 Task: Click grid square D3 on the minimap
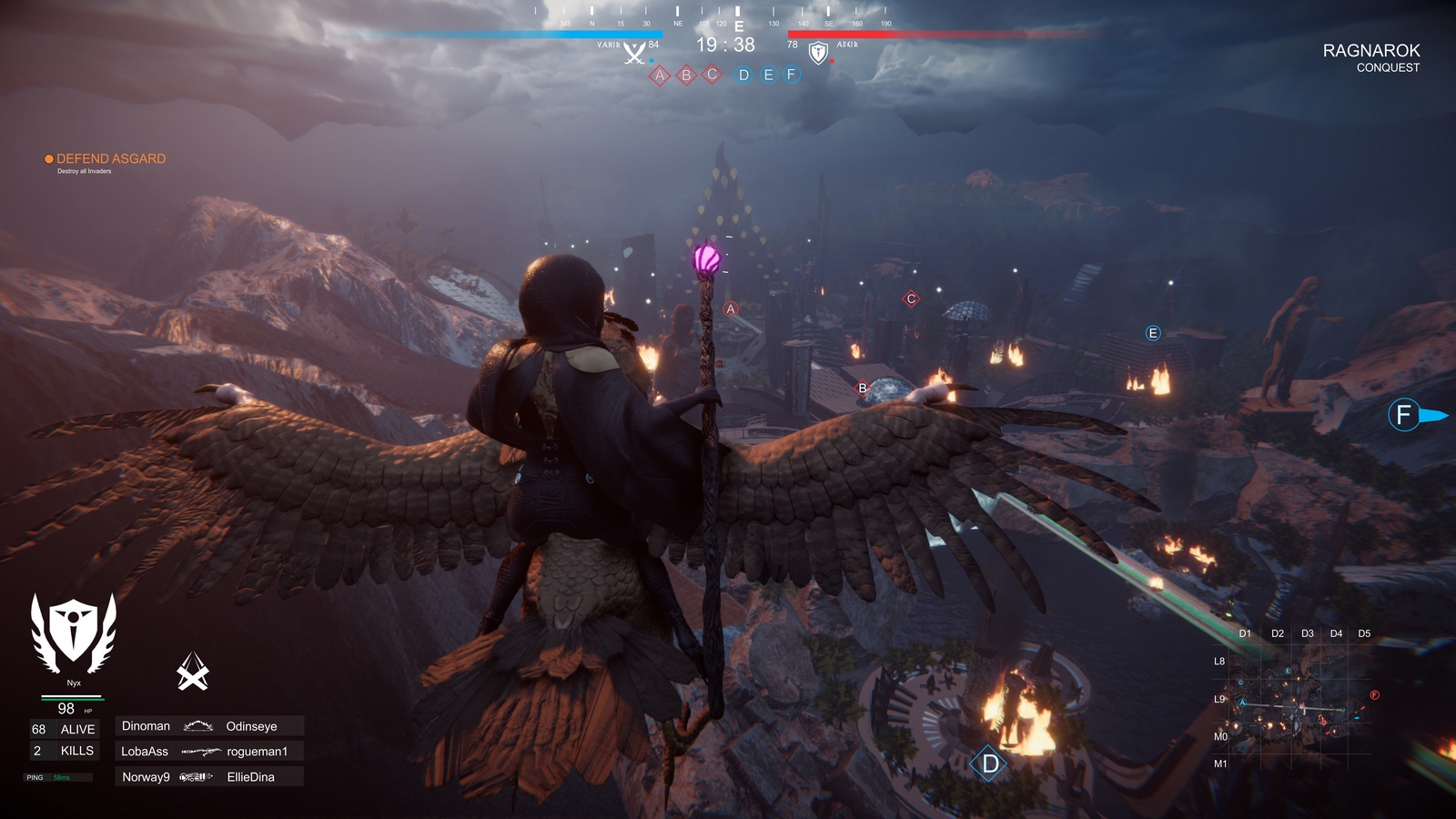(1309, 631)
